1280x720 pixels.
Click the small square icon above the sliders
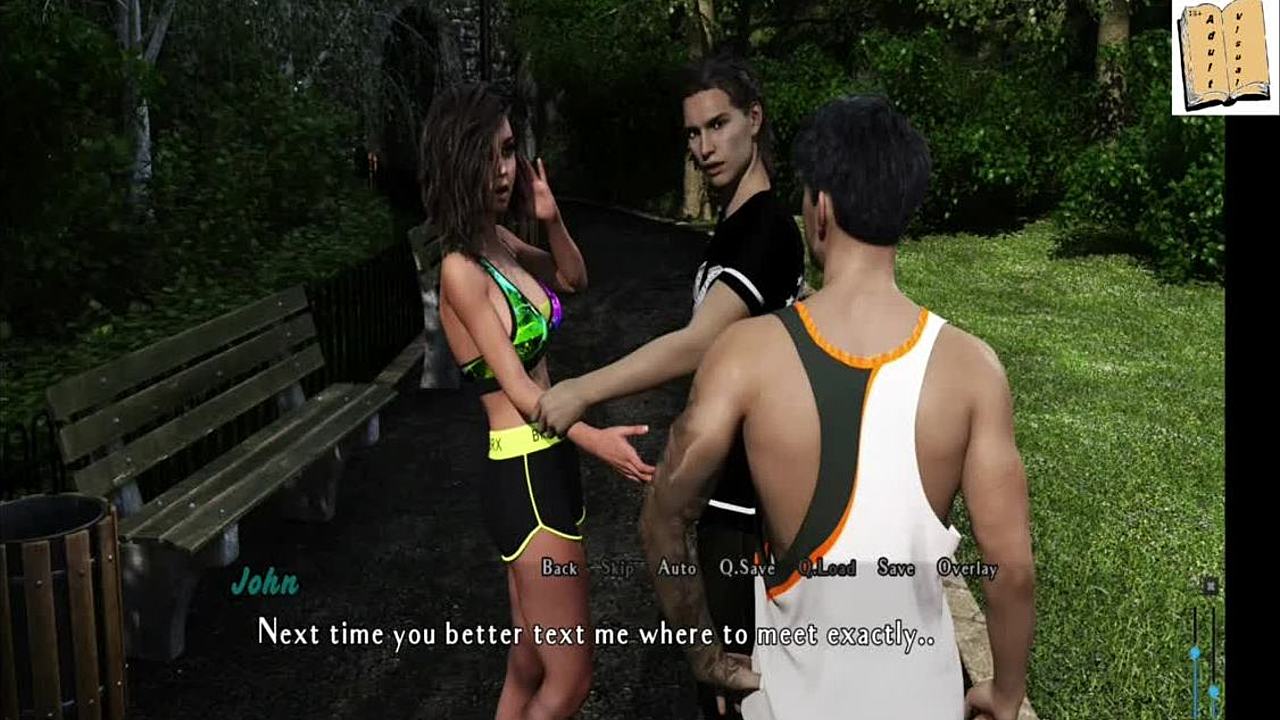1209,586
